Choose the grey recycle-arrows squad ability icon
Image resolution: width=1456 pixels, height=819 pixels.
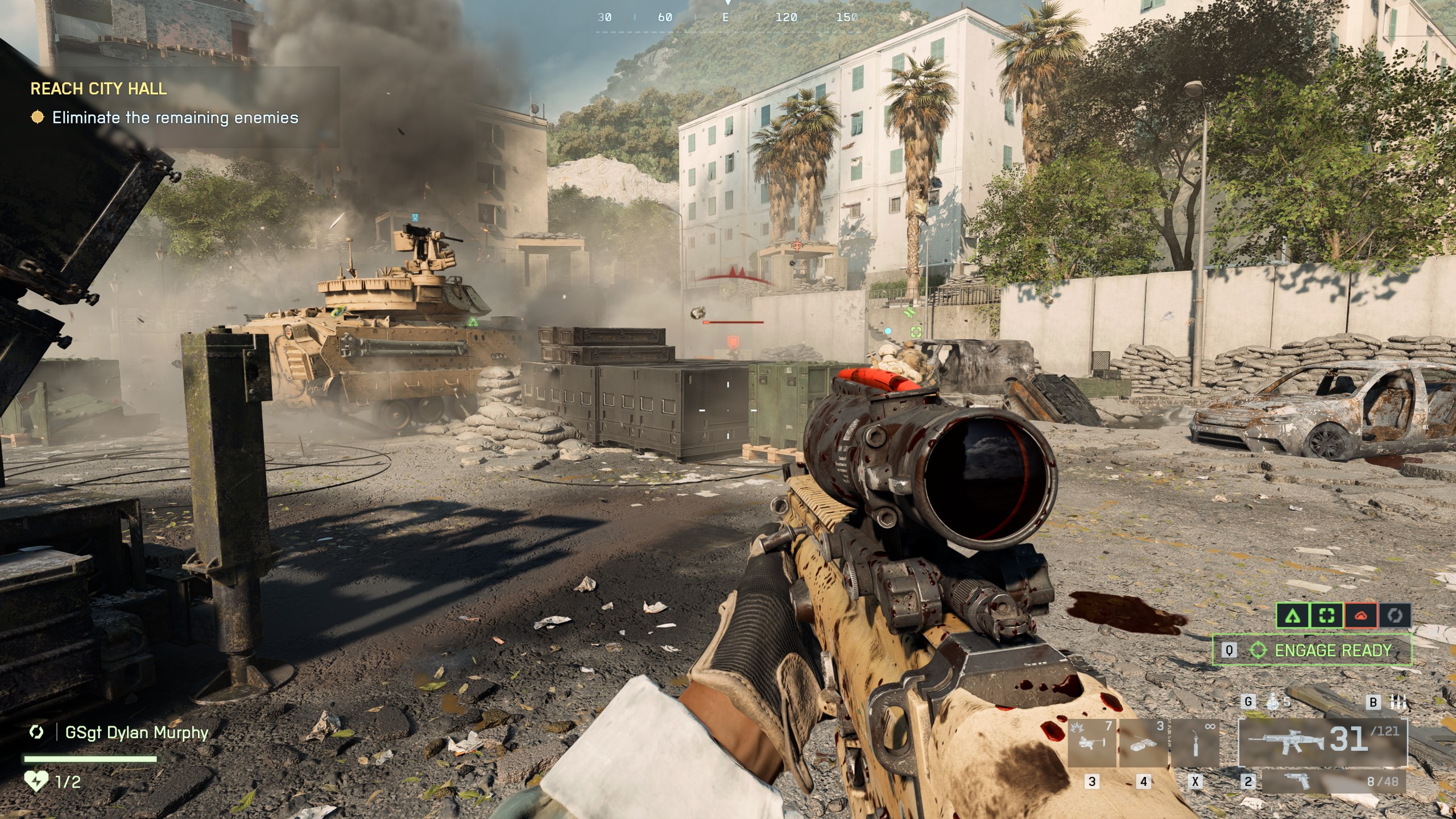(1395, 615)
